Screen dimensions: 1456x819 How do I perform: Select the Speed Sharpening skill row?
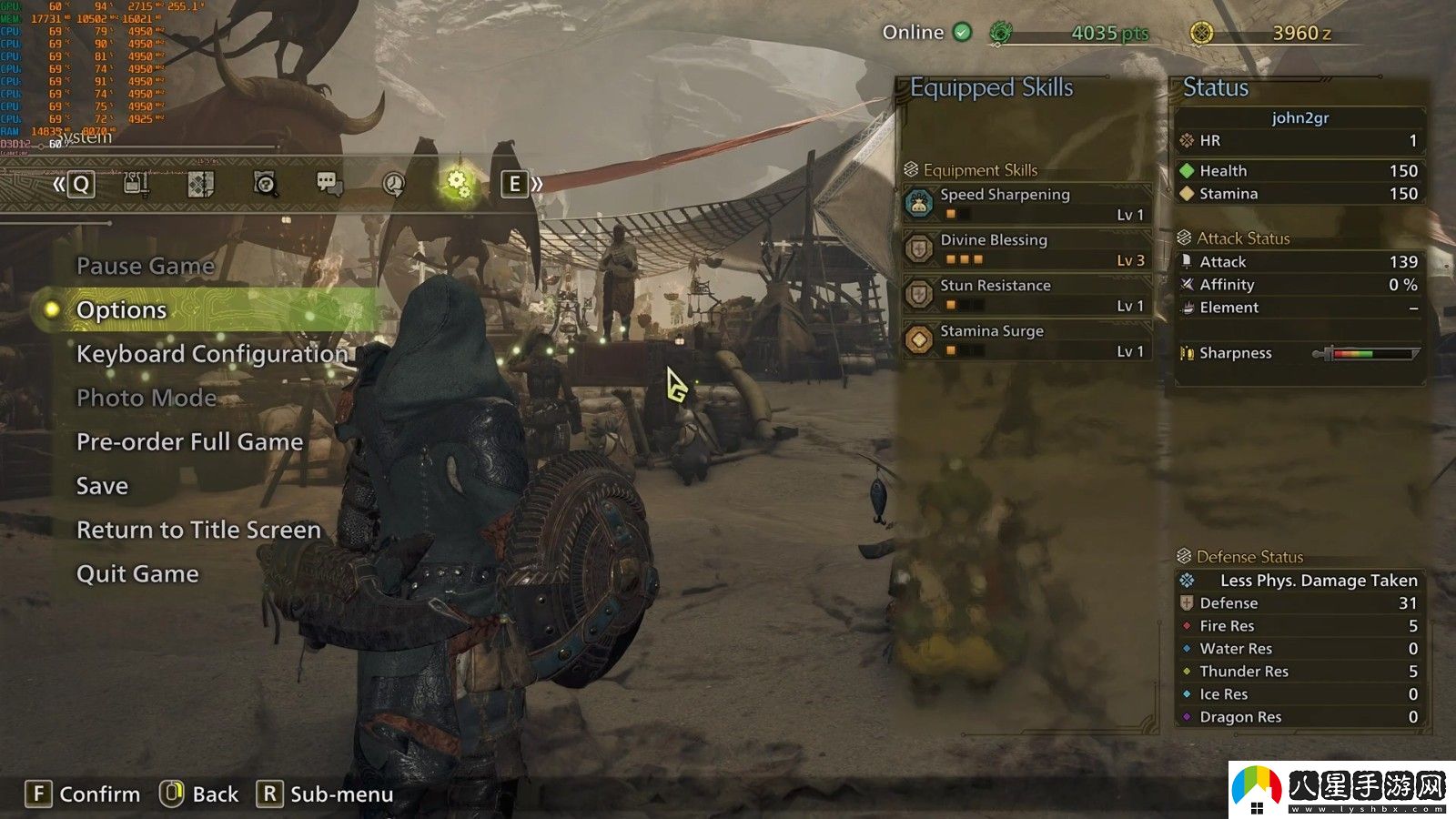1027,204
